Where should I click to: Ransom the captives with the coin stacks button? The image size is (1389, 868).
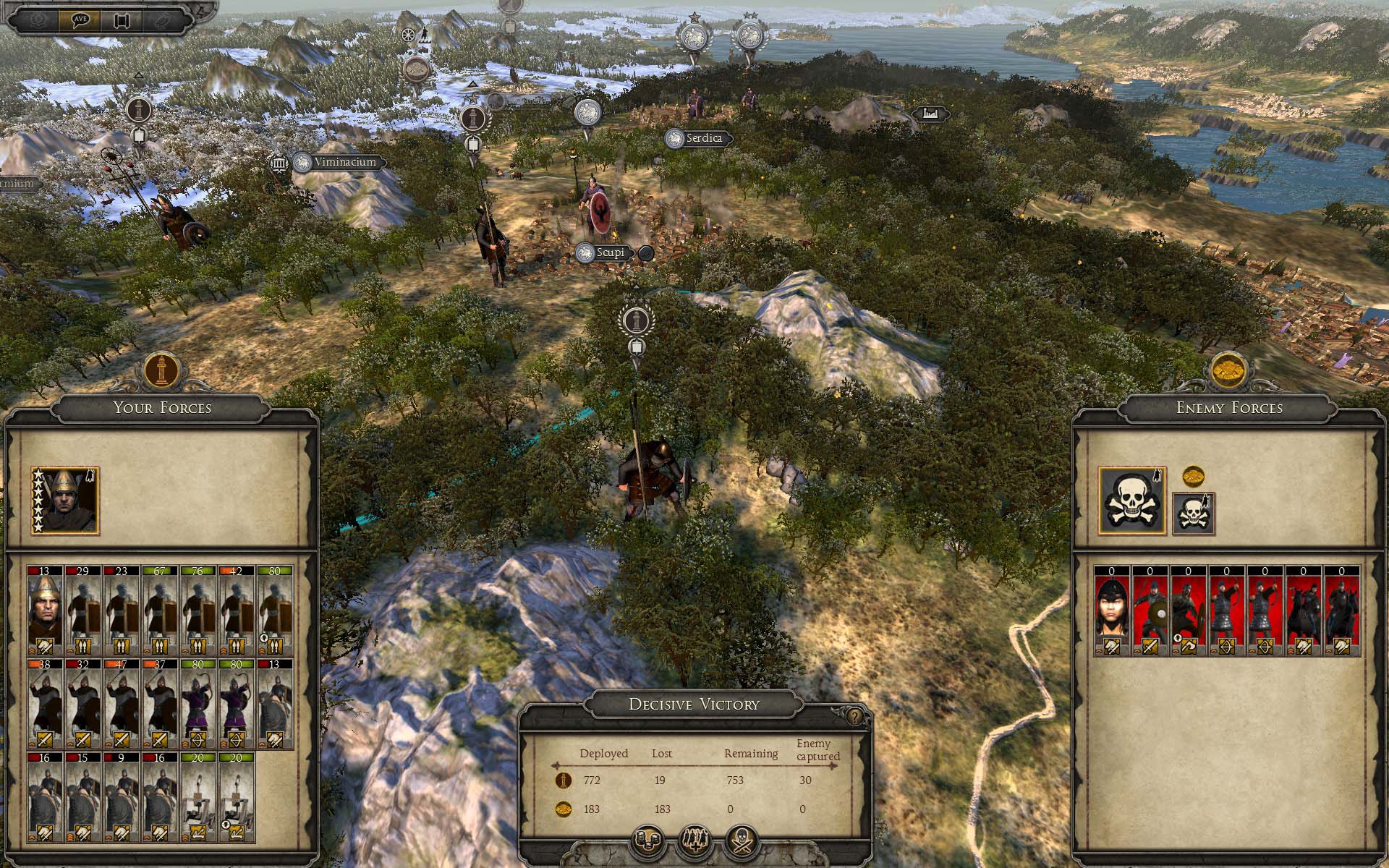[x=648, y=842]
